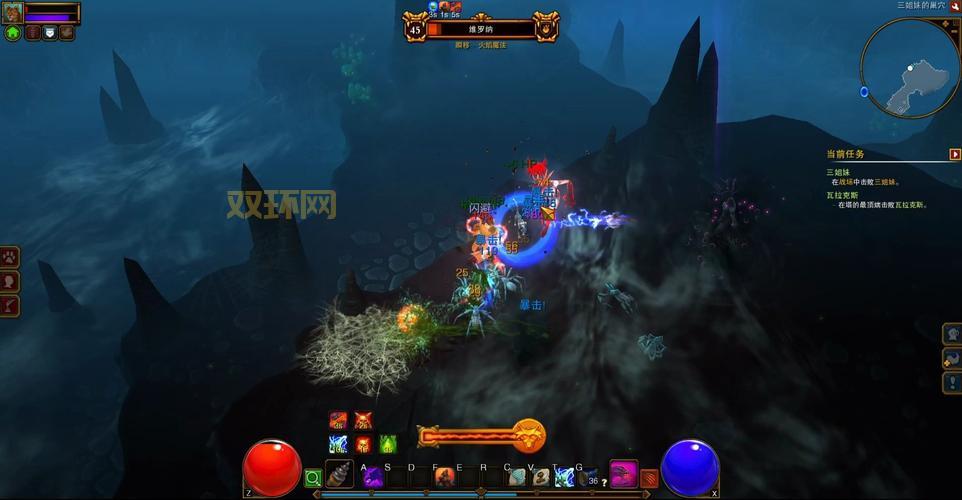
Task: Open the paw print pet panel button
Action: tap(10, 257)
